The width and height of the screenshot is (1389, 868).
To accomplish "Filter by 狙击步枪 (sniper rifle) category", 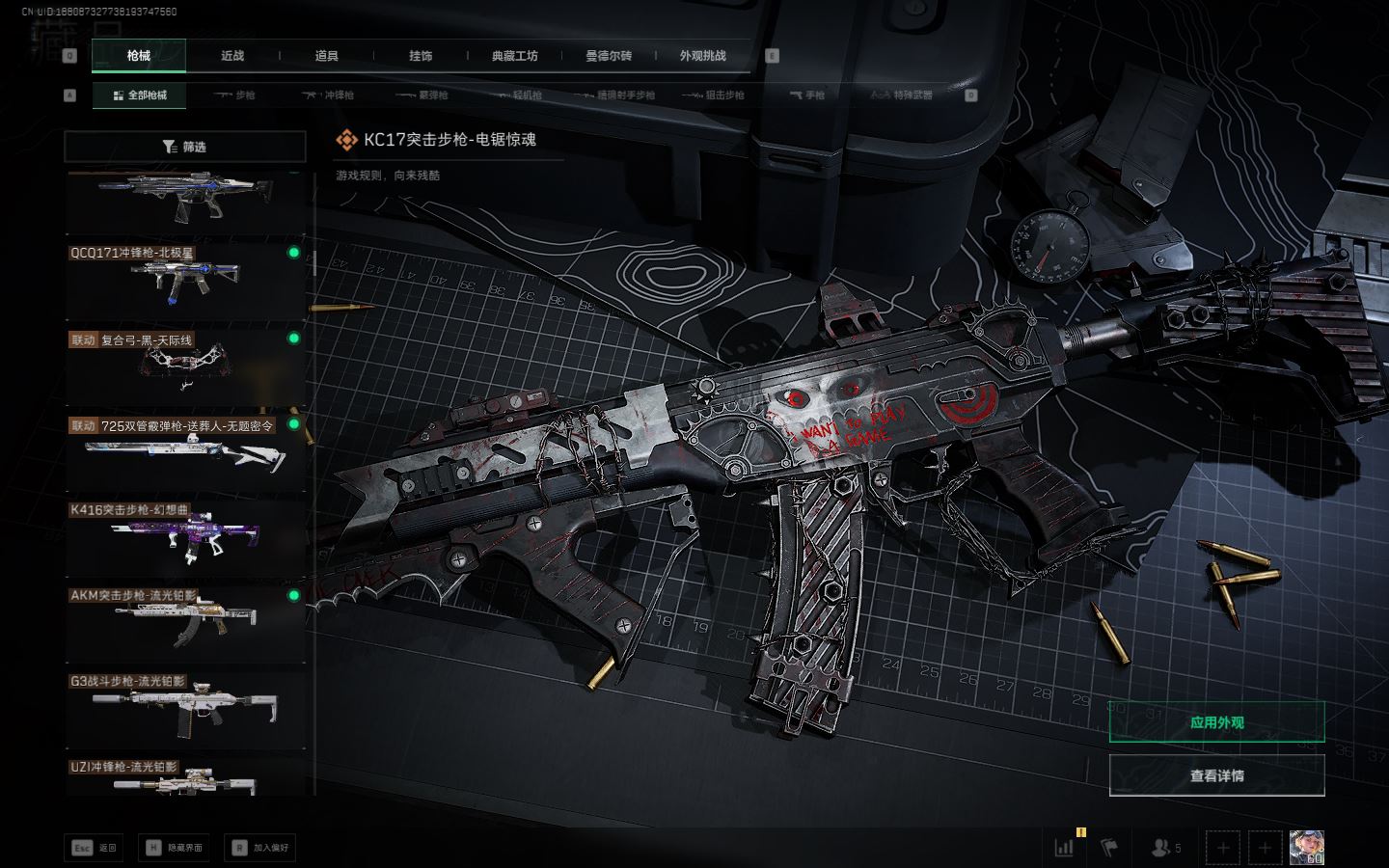I will 714,95.
